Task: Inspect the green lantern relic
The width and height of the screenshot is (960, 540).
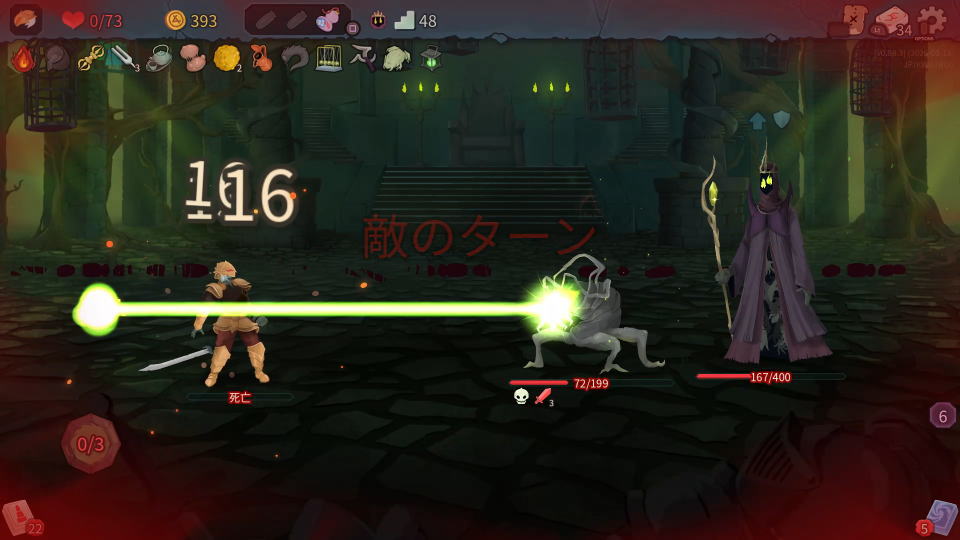Action: (430, 58)
